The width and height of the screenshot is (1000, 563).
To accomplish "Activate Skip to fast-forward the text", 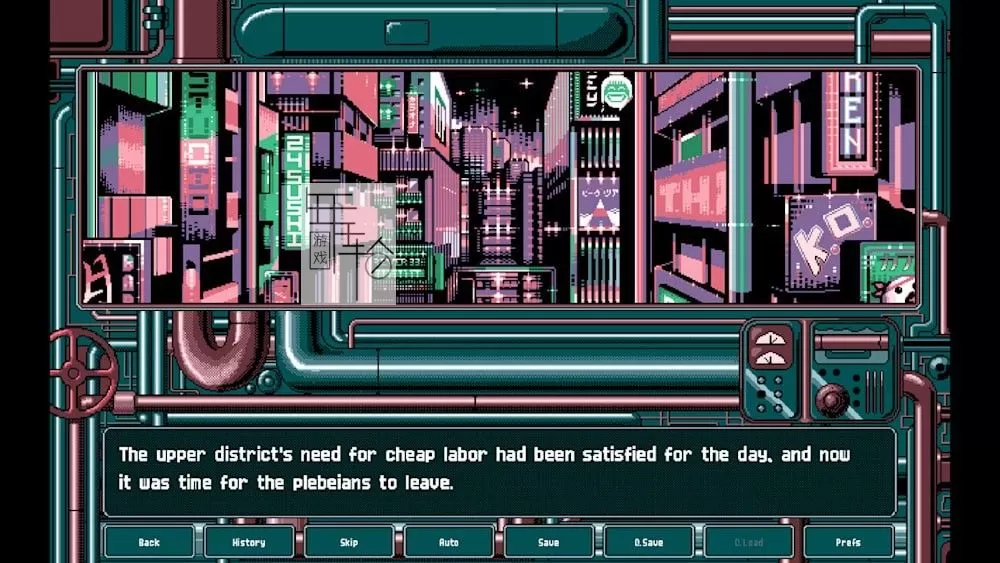I will pos(349,542).
